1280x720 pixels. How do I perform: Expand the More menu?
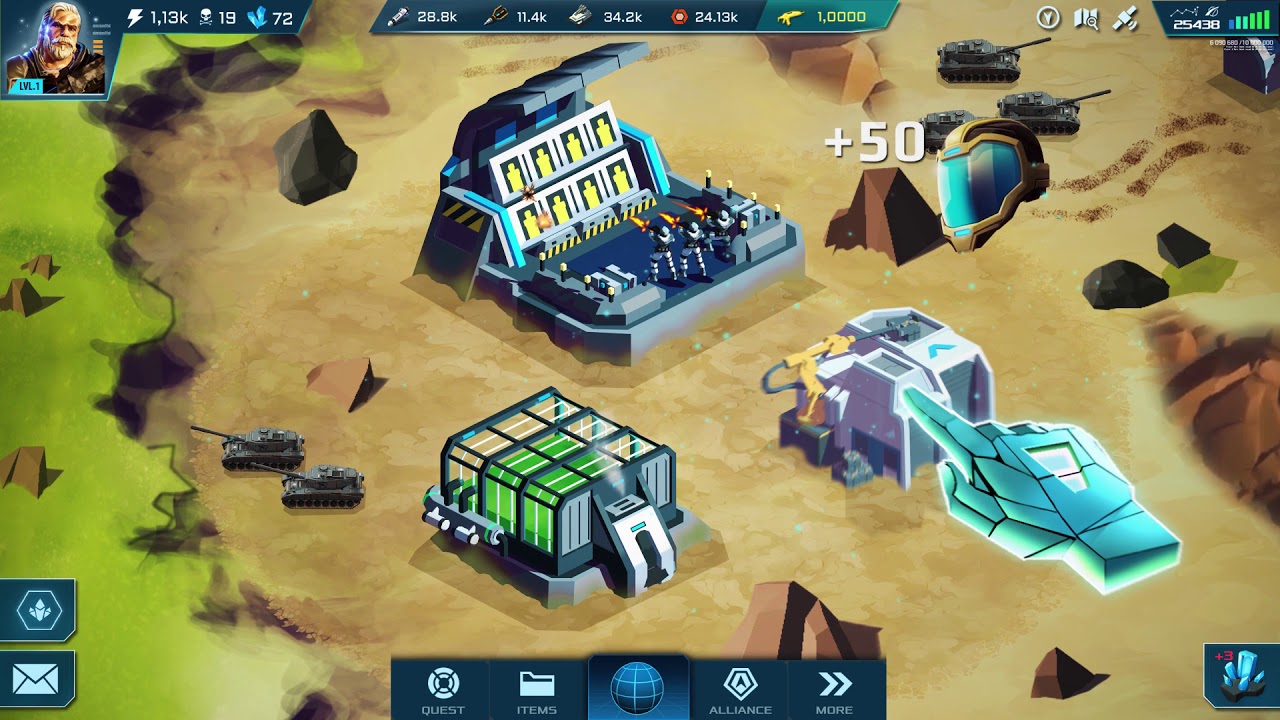tap(835, 690)
